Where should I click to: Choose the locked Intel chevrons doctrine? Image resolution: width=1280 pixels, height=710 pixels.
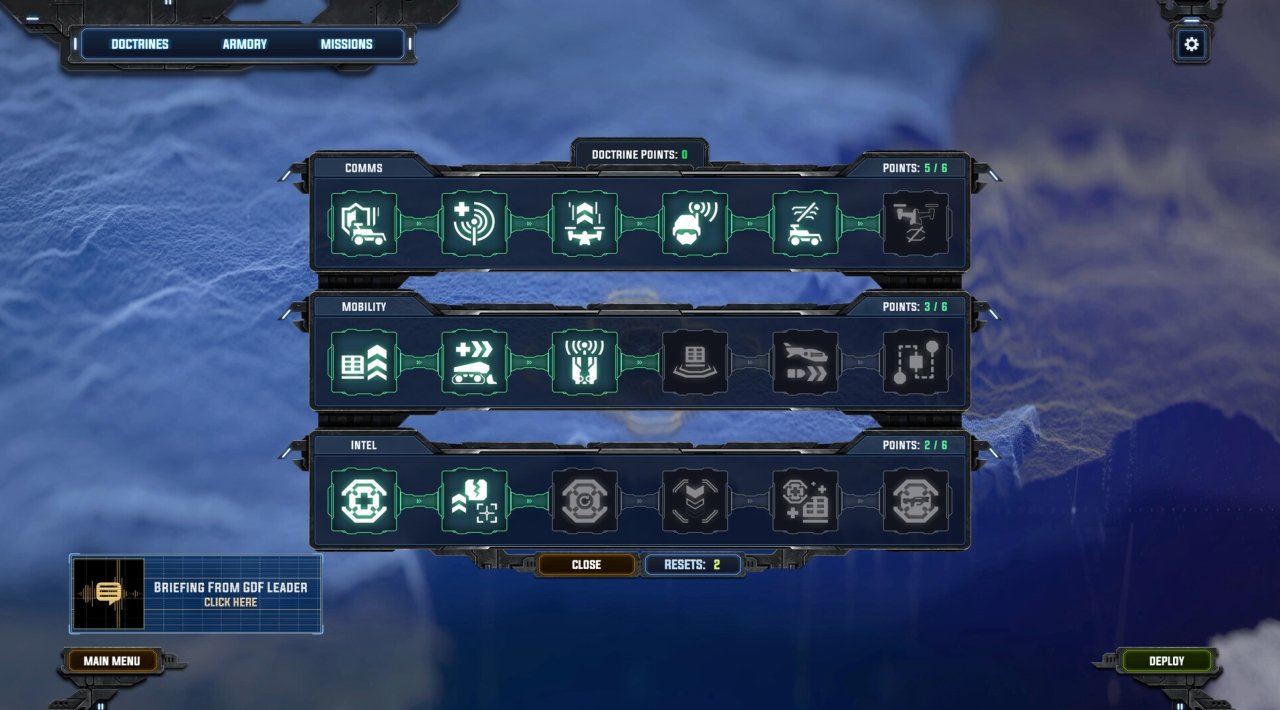click(695, 501)
